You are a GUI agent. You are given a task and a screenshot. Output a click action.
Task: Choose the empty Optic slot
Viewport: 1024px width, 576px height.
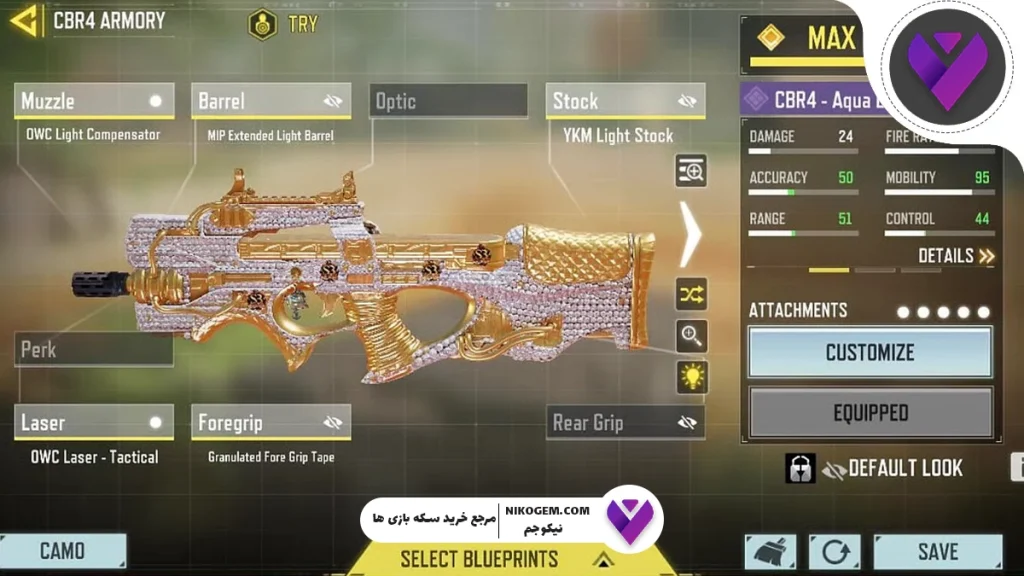(448, 101)
